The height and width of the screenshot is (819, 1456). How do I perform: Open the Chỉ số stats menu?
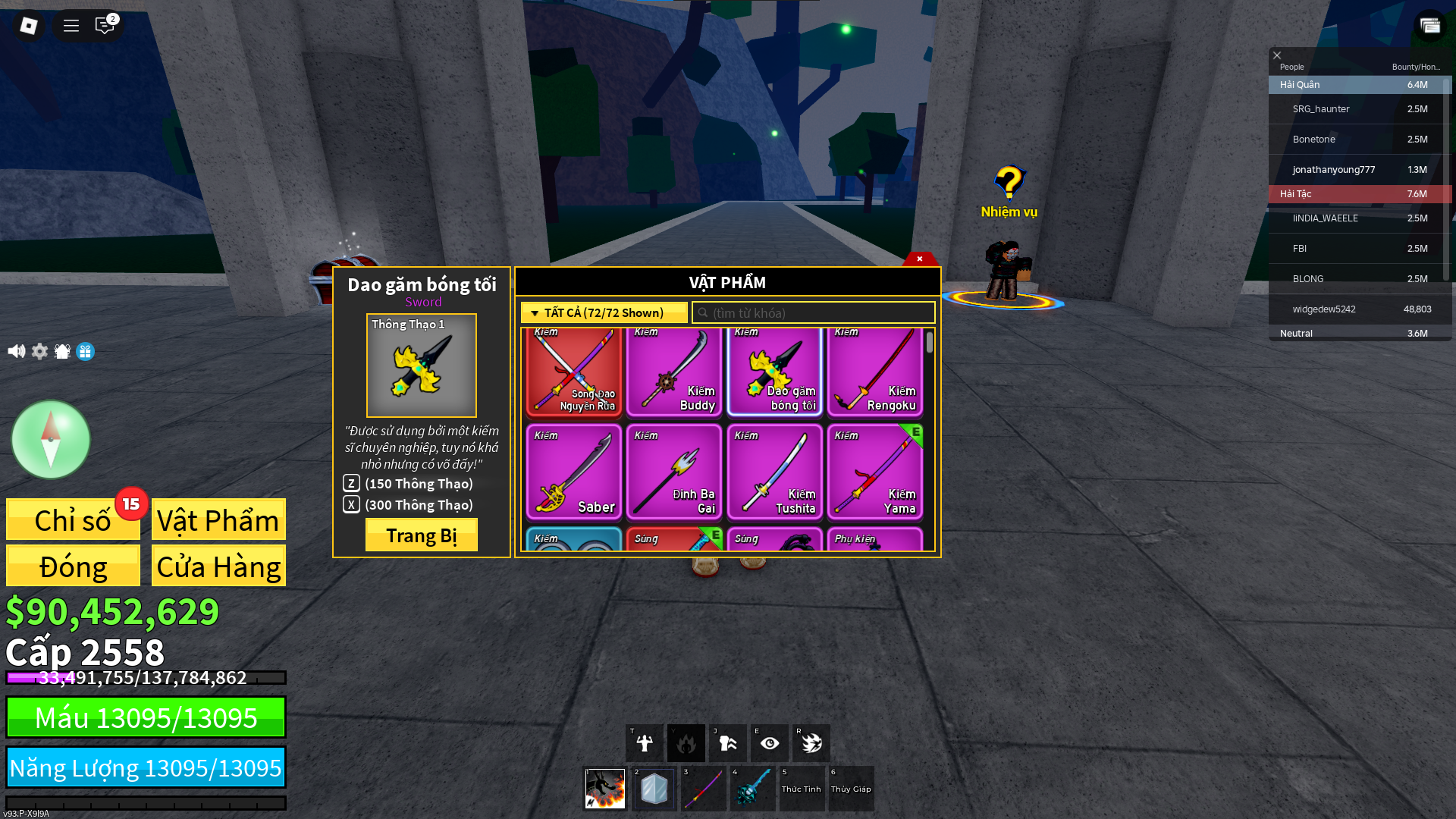pos(73,520)
